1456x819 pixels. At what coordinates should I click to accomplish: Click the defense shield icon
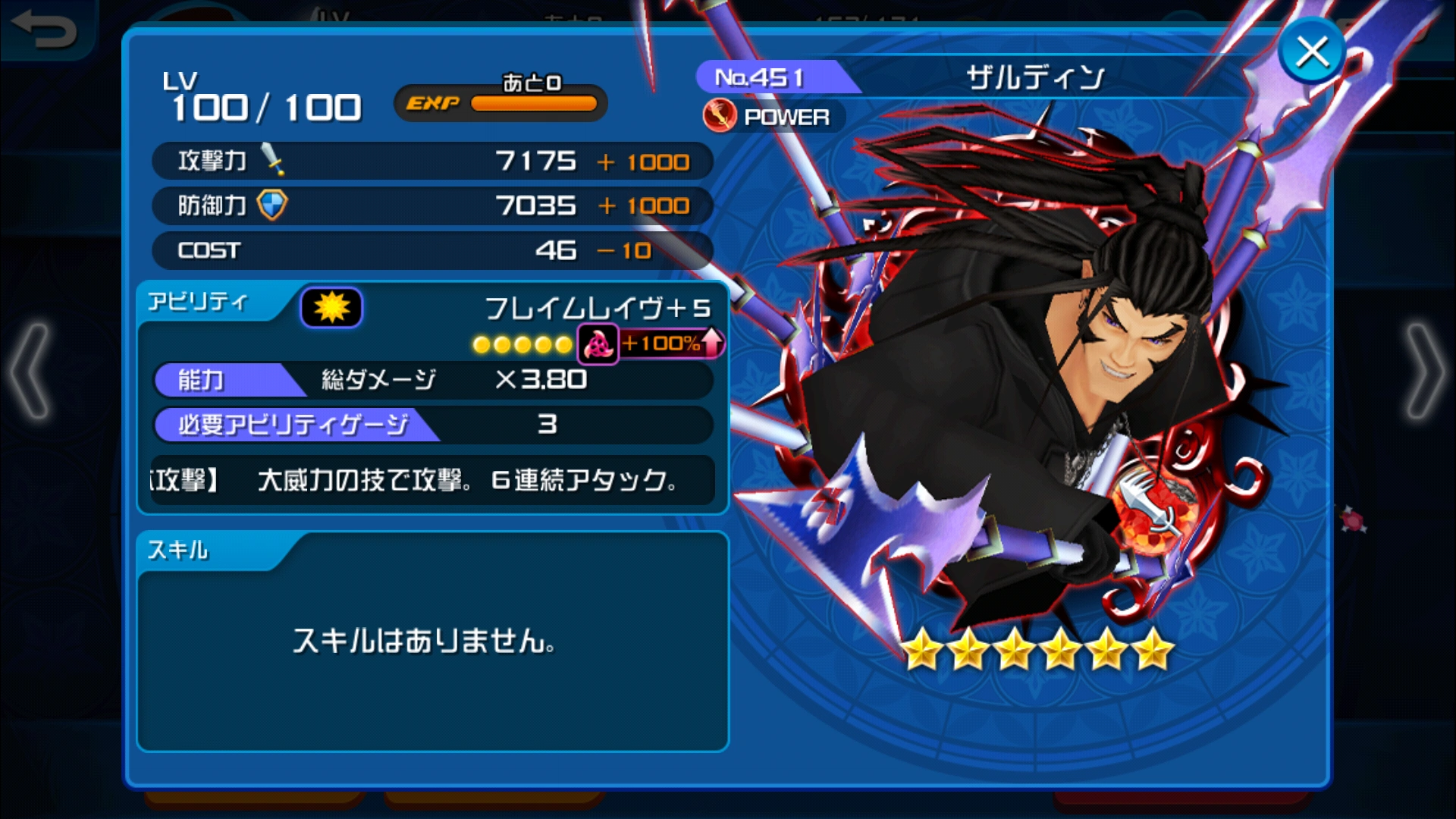tap(273, 203)
